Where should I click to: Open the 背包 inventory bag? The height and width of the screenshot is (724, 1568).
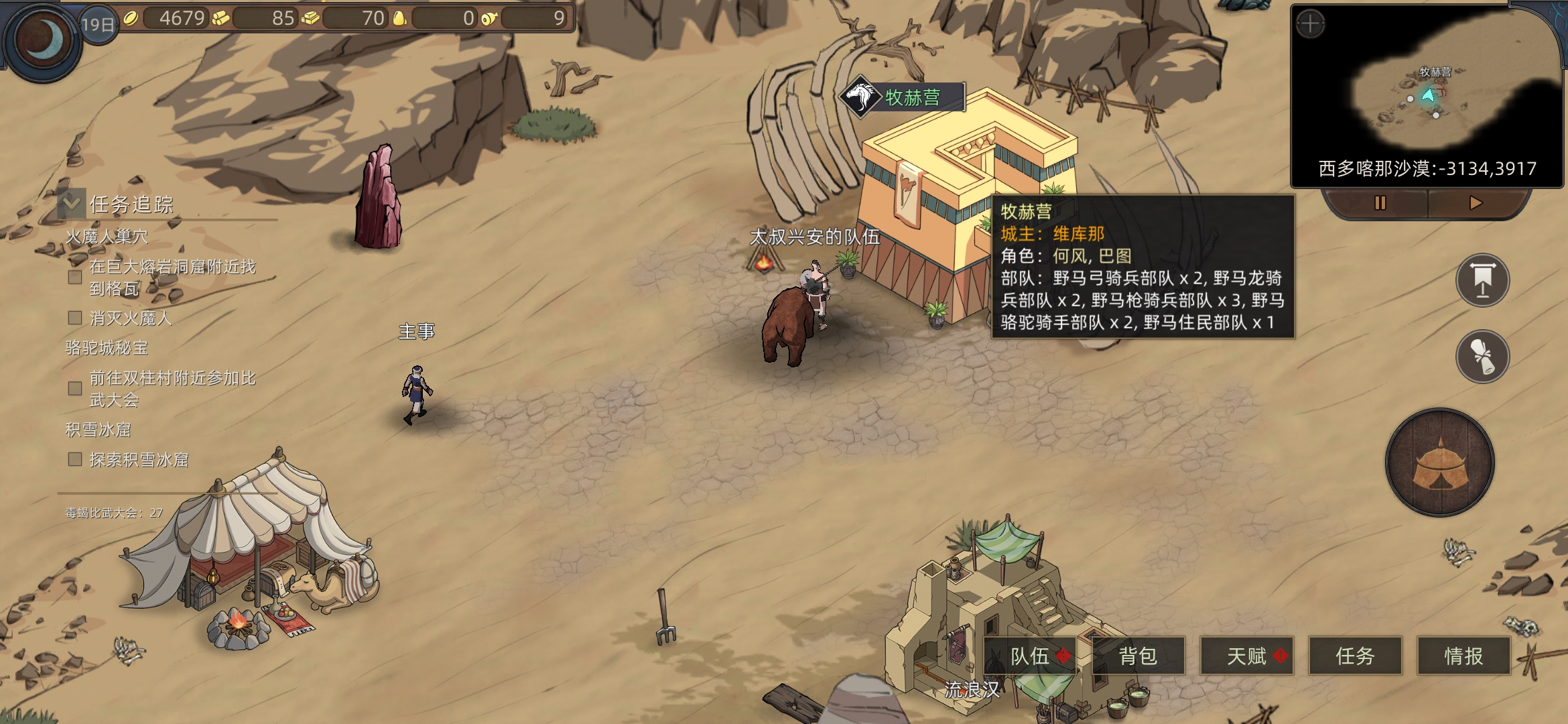click(x=1138, y=656)
